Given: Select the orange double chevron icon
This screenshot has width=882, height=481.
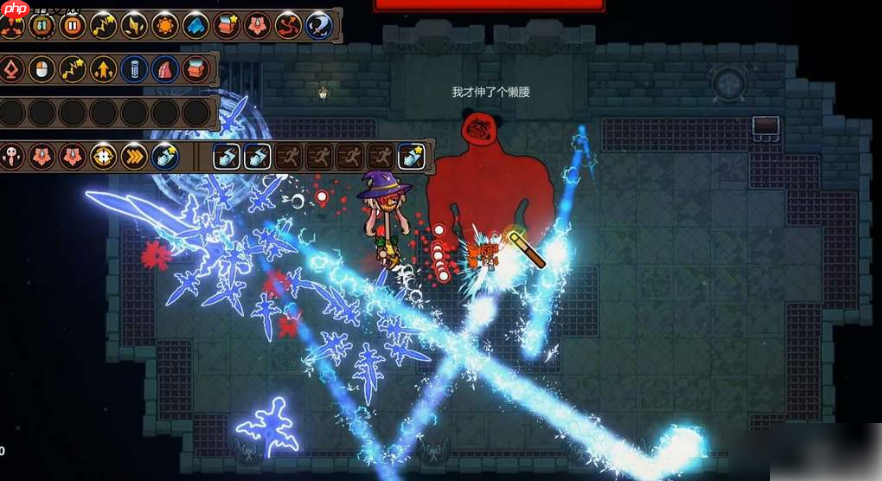Looking at the screenshot, I should [134, 156].
